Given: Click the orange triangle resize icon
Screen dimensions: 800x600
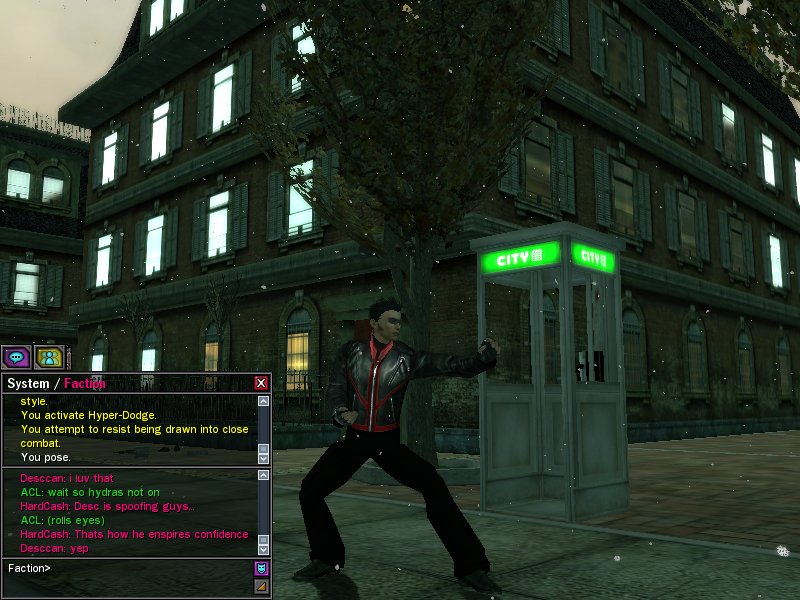Looking at the screenshot, I should (261, 586).
